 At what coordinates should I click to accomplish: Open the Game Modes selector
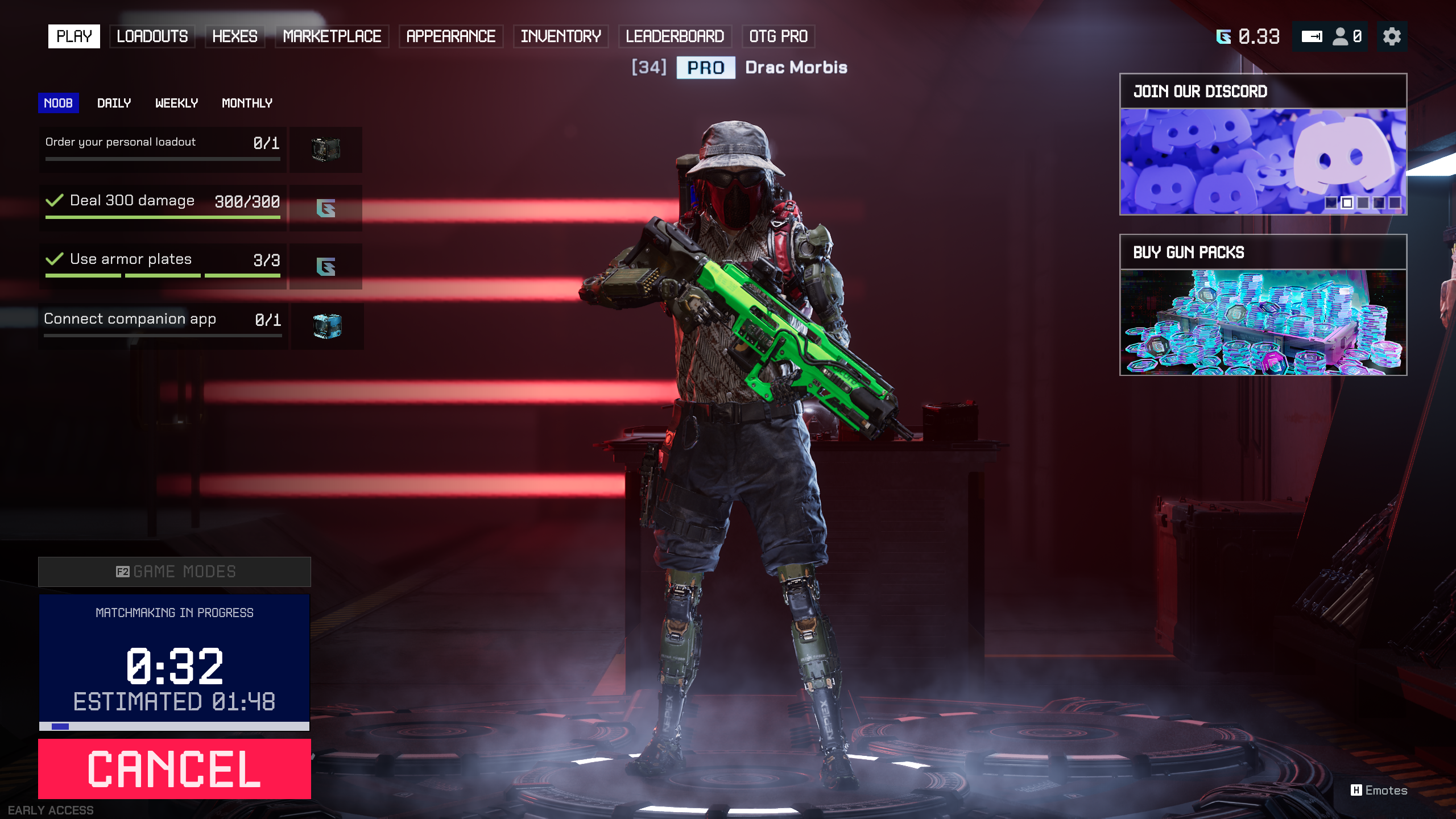(x=174, y=572)
